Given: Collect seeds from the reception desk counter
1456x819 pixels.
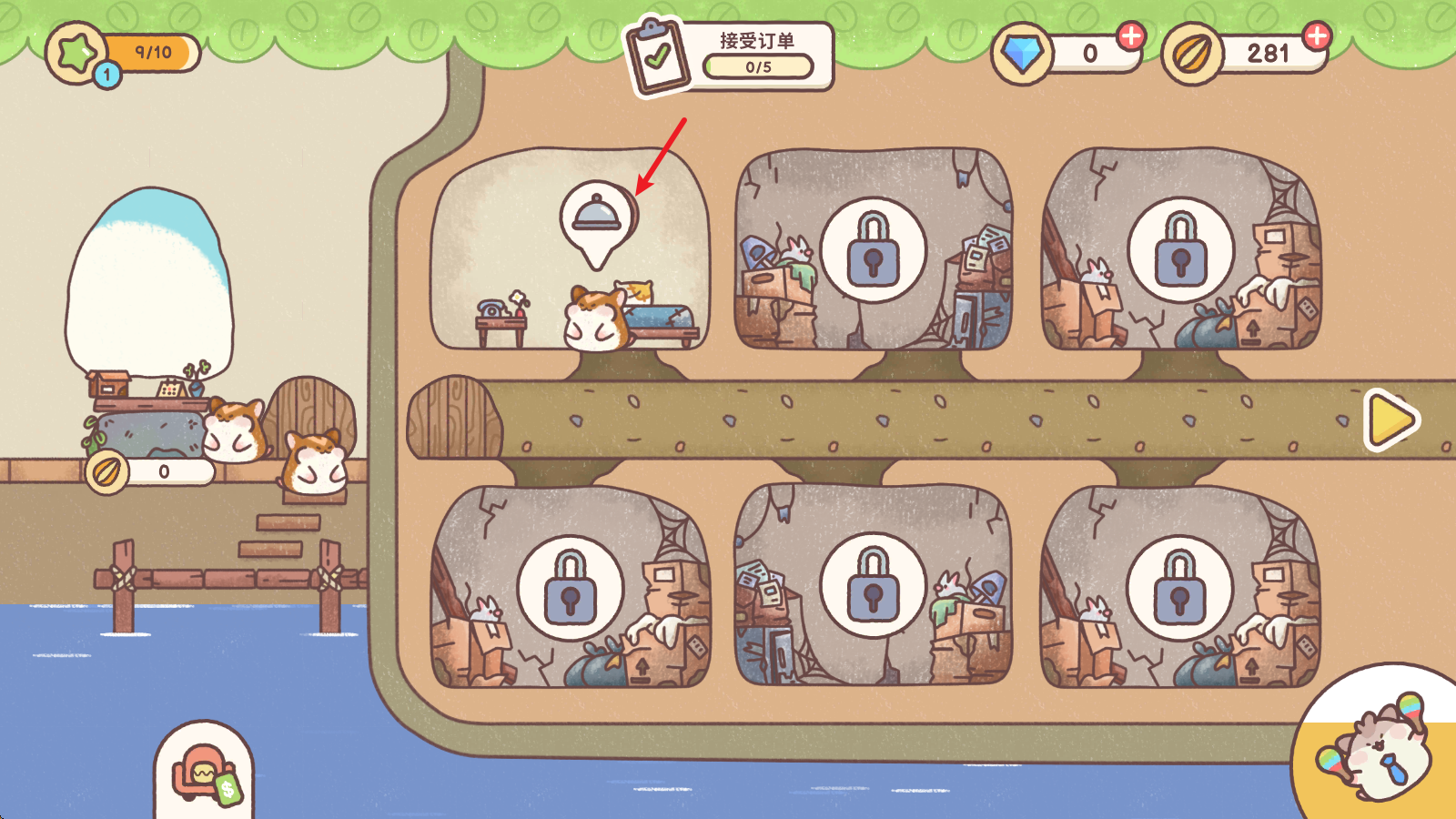Looking at the screenshot, I should [x=150, y=471].
